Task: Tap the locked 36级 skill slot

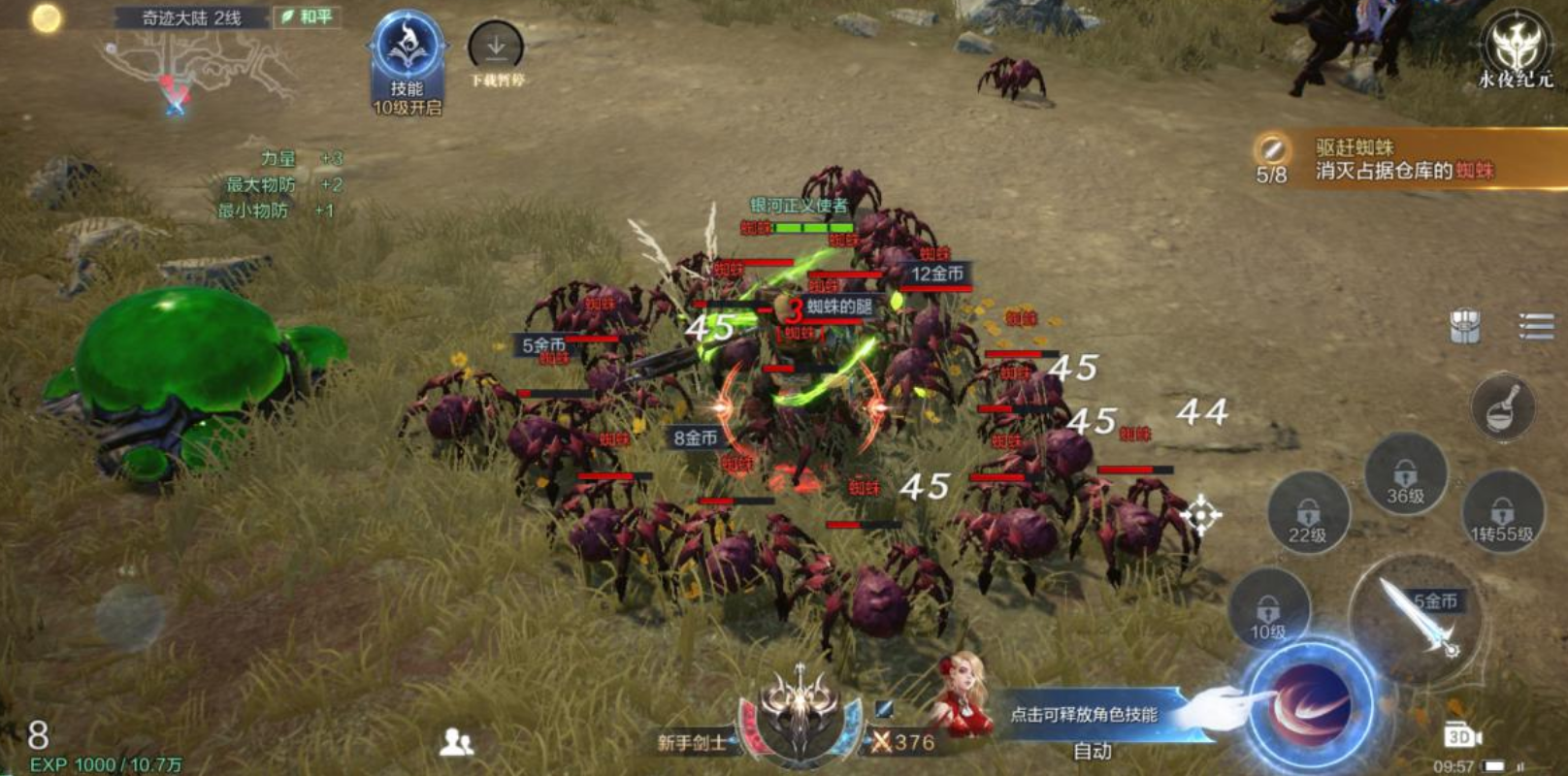Action: click(x=1405, y=475)
